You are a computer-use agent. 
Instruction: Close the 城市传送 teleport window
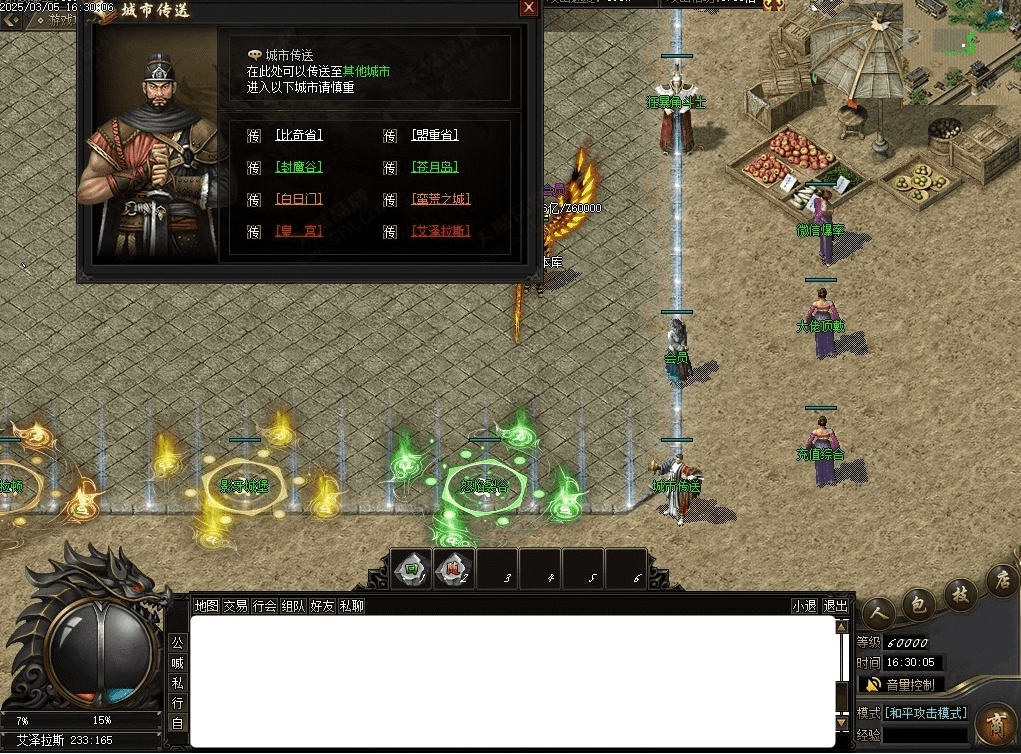(529, 8)
